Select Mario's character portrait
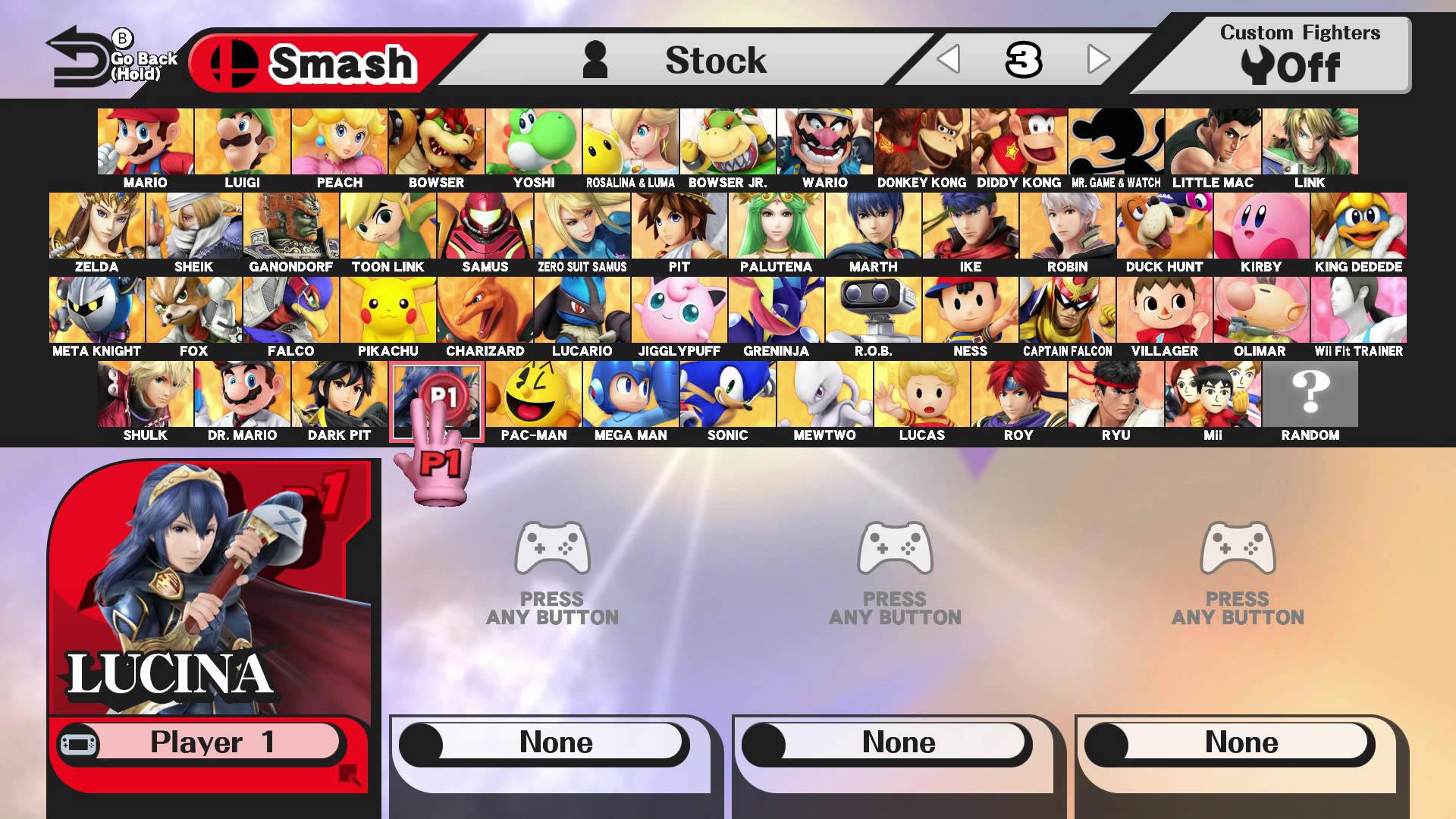The image size is (1456, 819). [146, 141]
